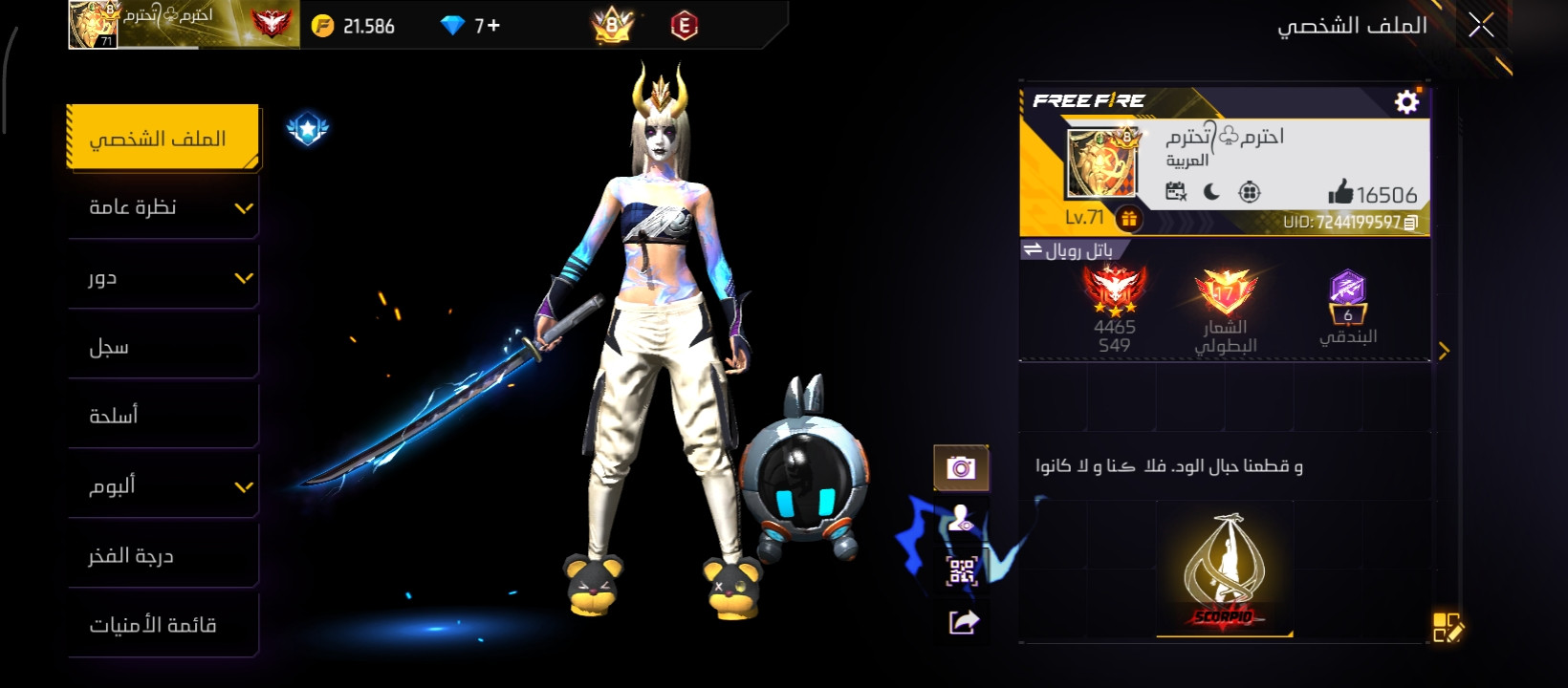Viewport: 1568px width, 688px height.
Task: Open the gift icon beside level
Action: [1129, 219]
